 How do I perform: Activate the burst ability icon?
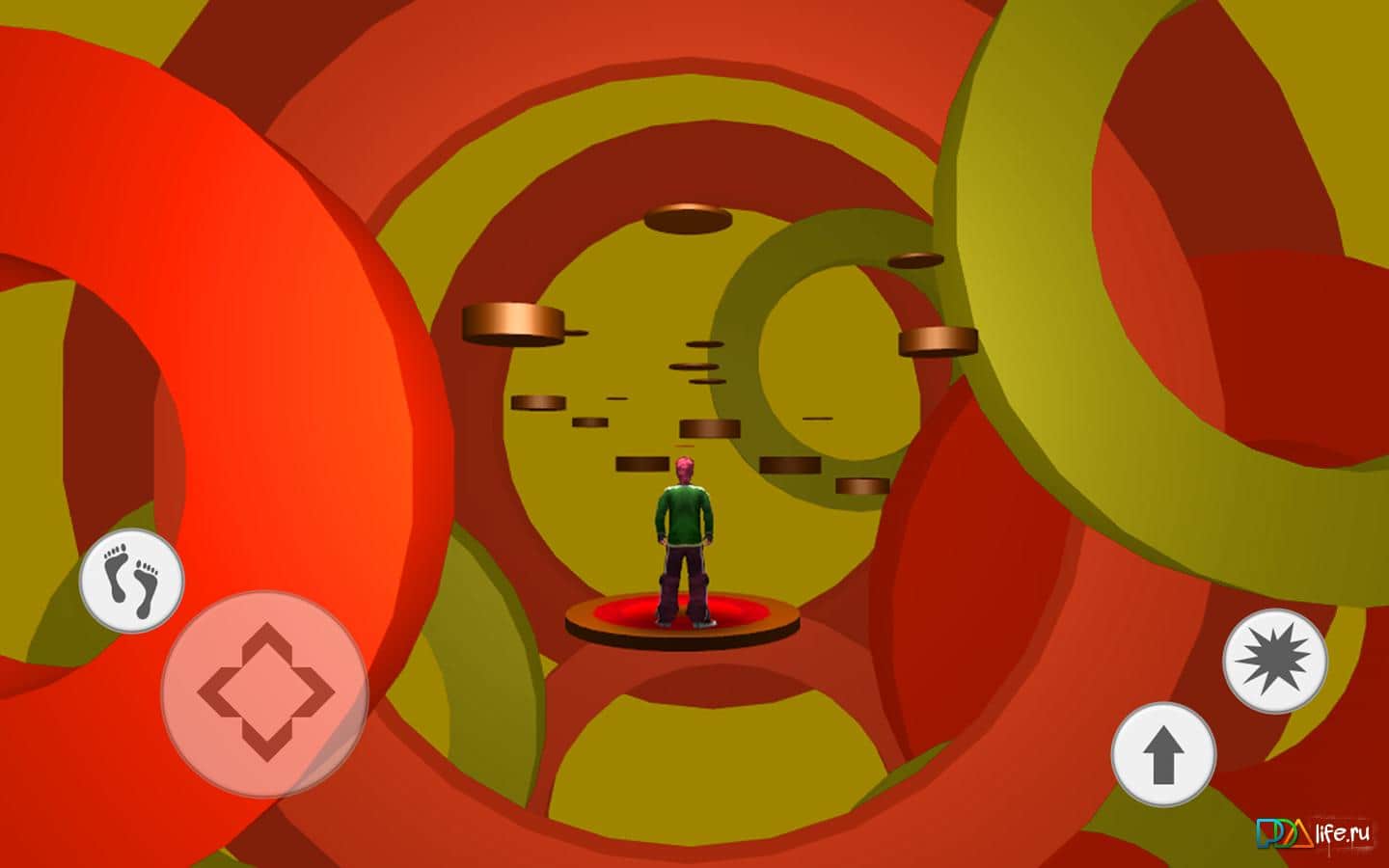coord(1274,661)
